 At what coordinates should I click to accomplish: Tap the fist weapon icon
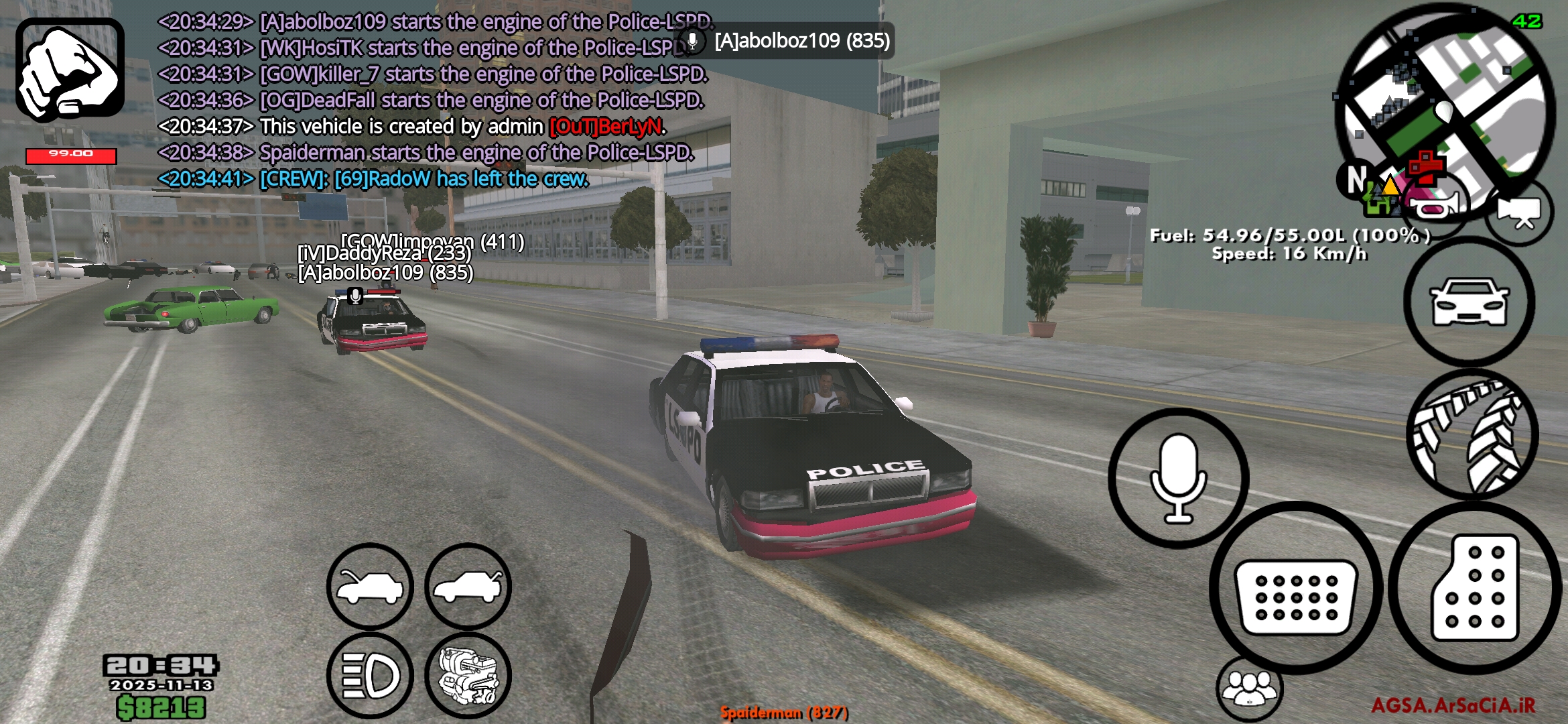70,70
